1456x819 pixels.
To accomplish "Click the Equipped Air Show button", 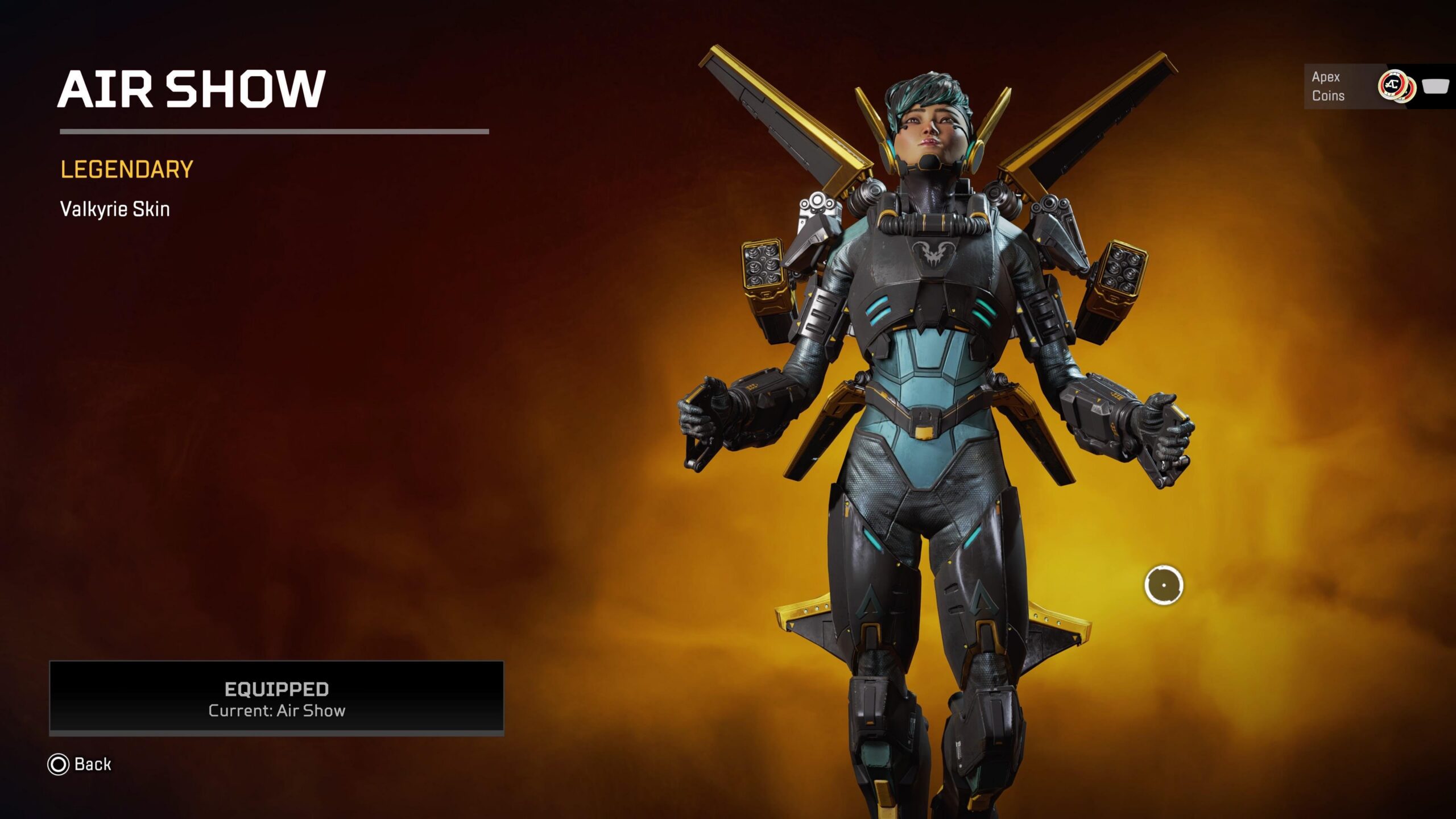I will 276,697.
